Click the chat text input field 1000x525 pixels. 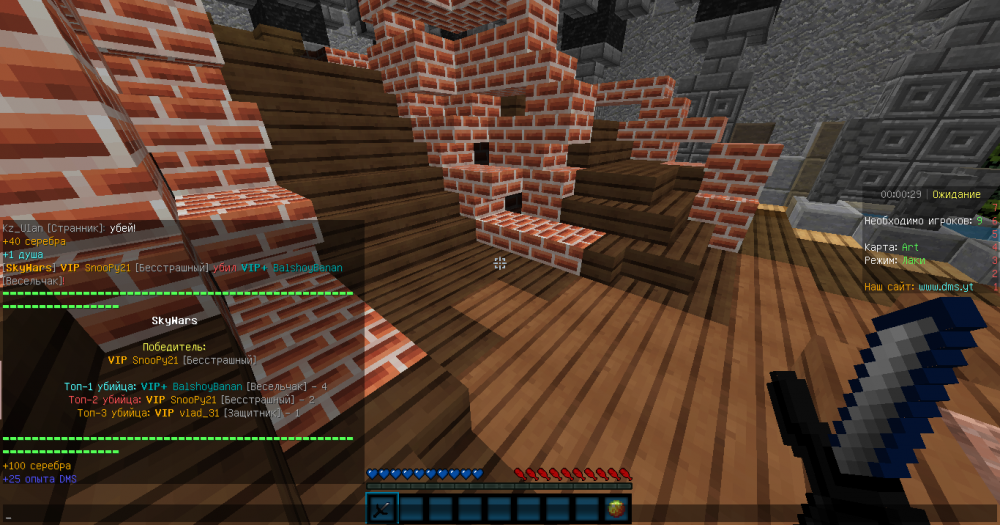[180, 517]
